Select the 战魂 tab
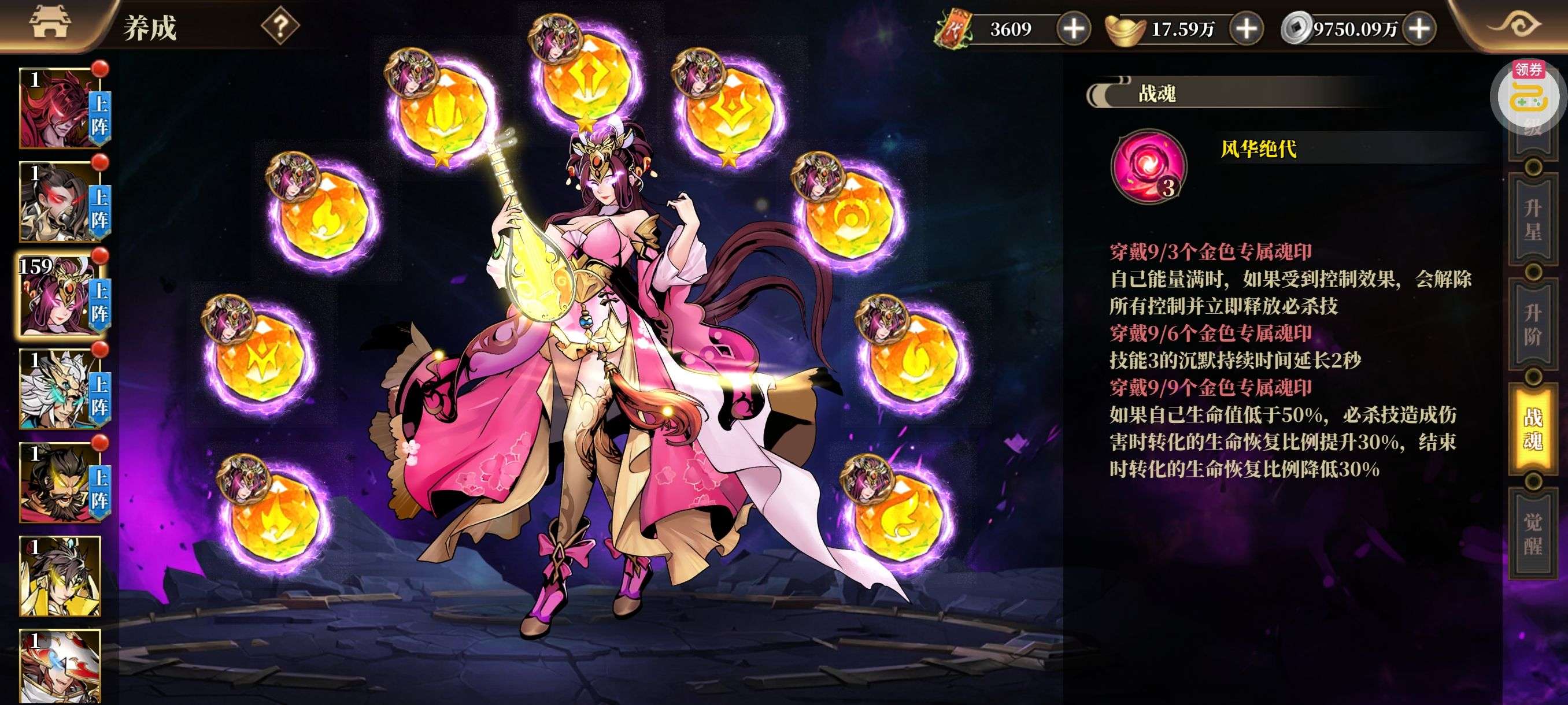This screenshot has width=1568, height=705. 1533,429
